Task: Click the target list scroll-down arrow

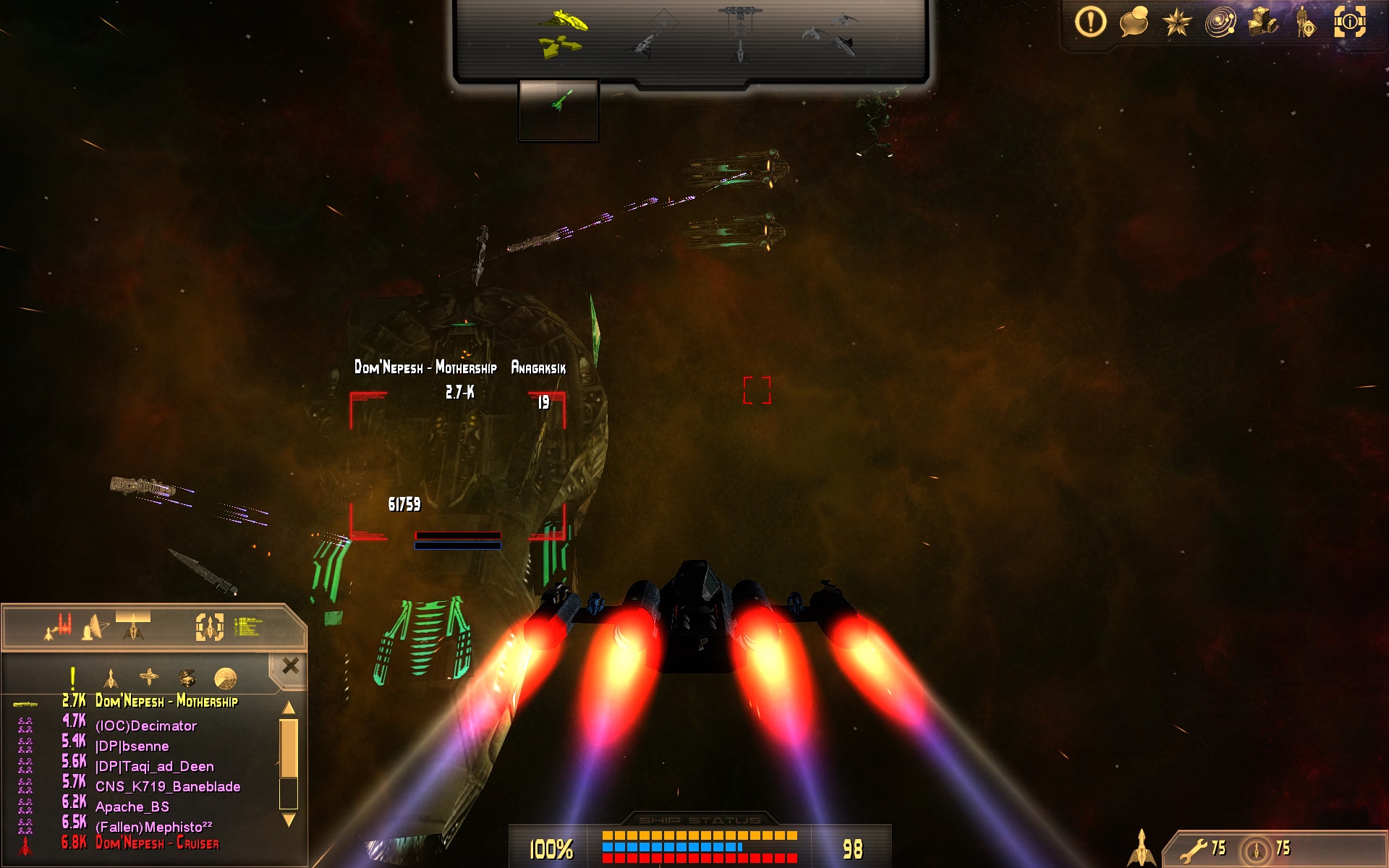Action: [289, 820]
